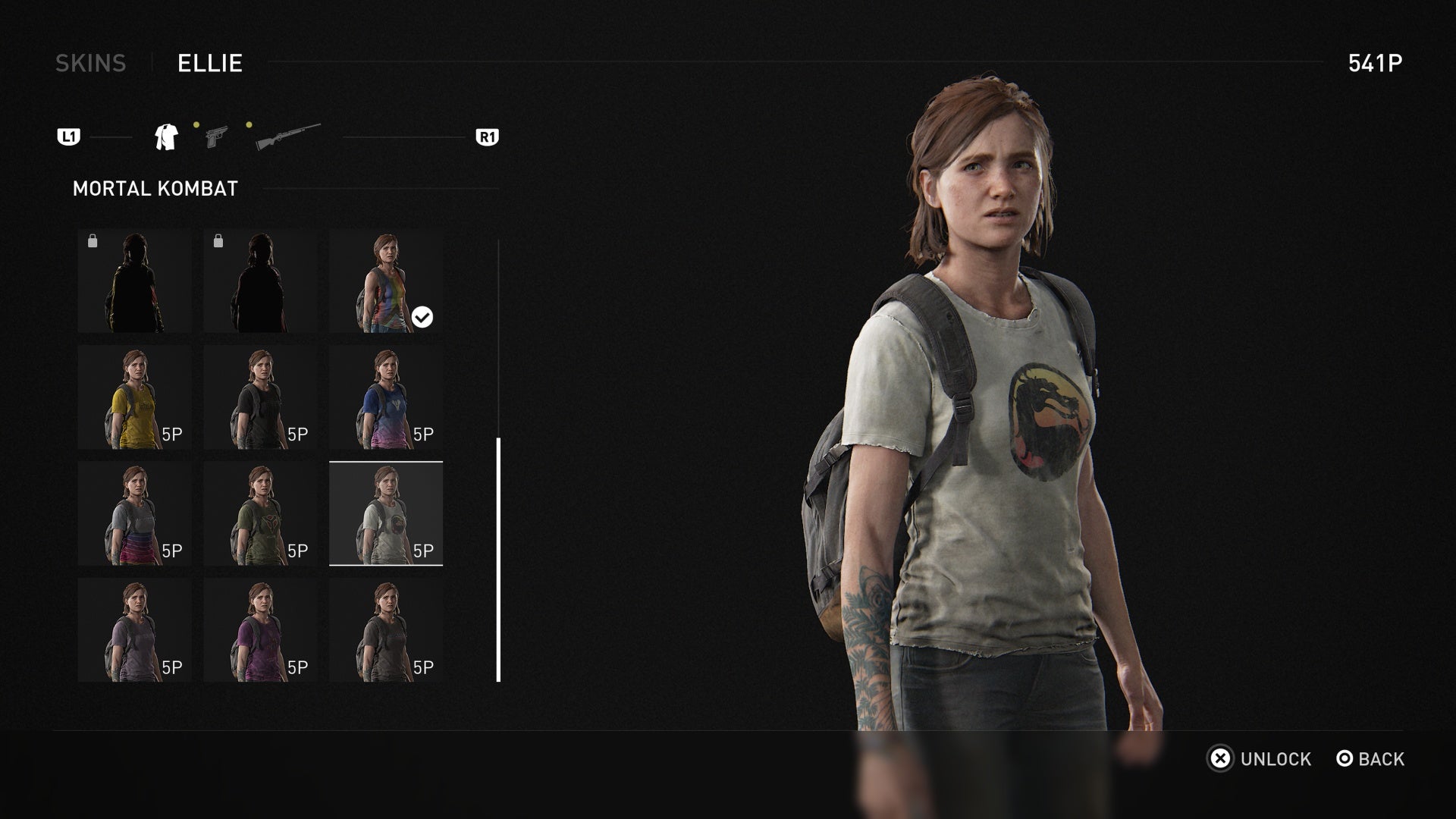
Task: Click the L1 shoulder button icon
Action: [70, 137]
